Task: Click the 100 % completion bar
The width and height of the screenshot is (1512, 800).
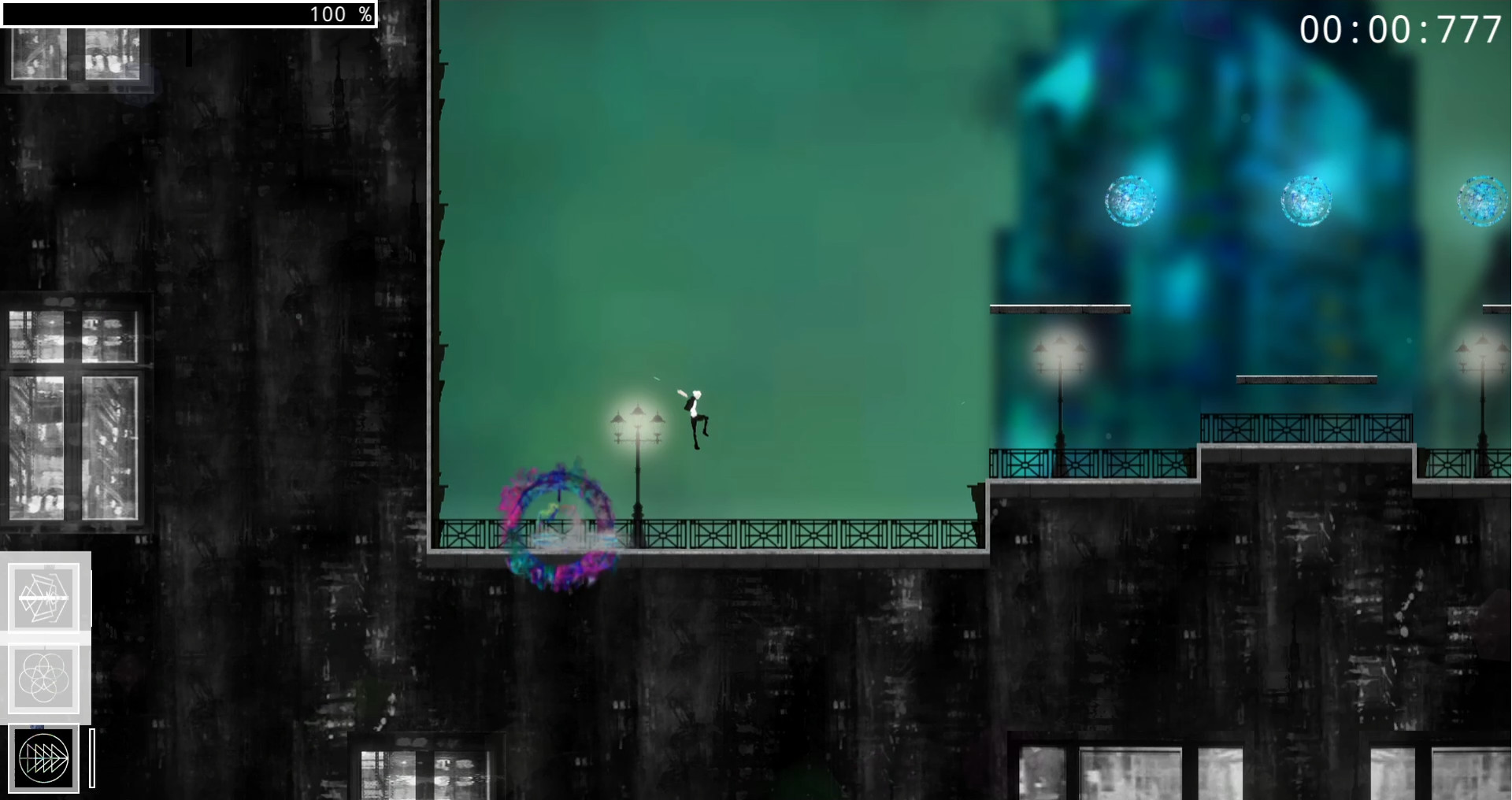Action: coord(189,13)
